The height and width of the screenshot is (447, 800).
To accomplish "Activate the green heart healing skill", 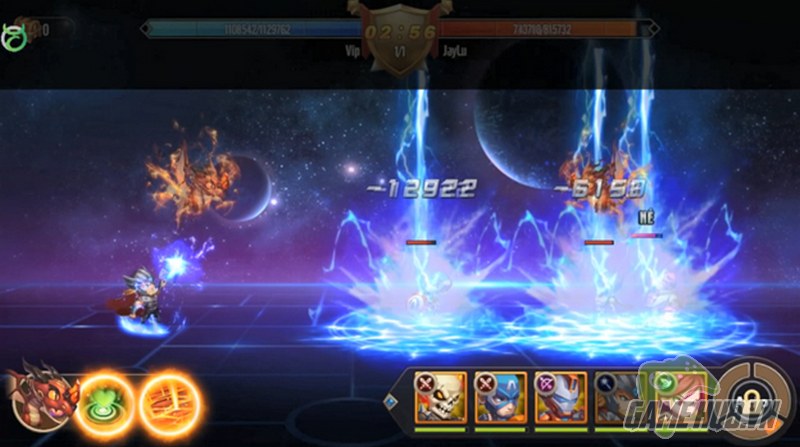I will click(x=103, y=402).
